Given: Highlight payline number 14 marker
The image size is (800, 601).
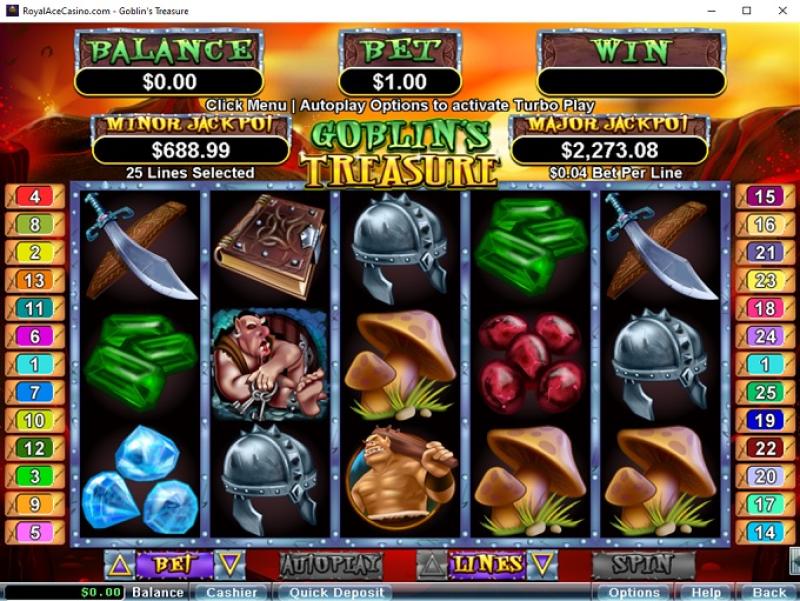Looking at the screenshot, I should point(764,532).
